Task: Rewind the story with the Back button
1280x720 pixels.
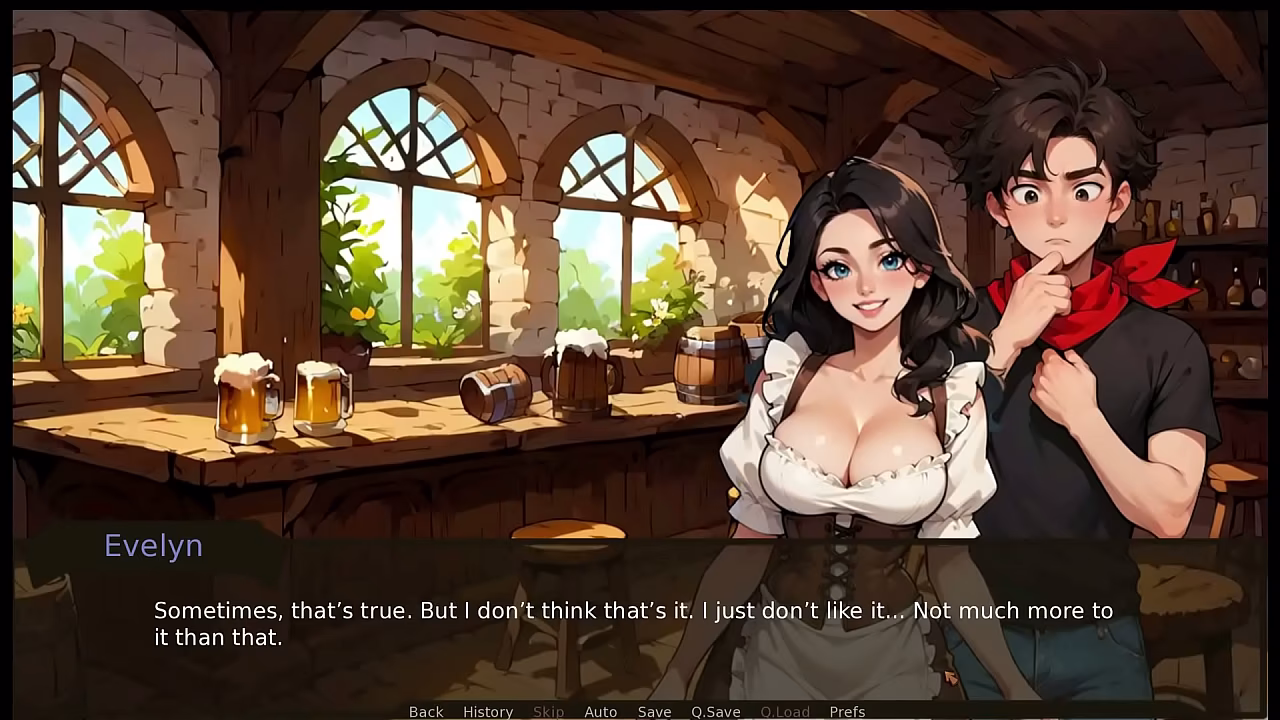Action: click(x=425, y=711)
